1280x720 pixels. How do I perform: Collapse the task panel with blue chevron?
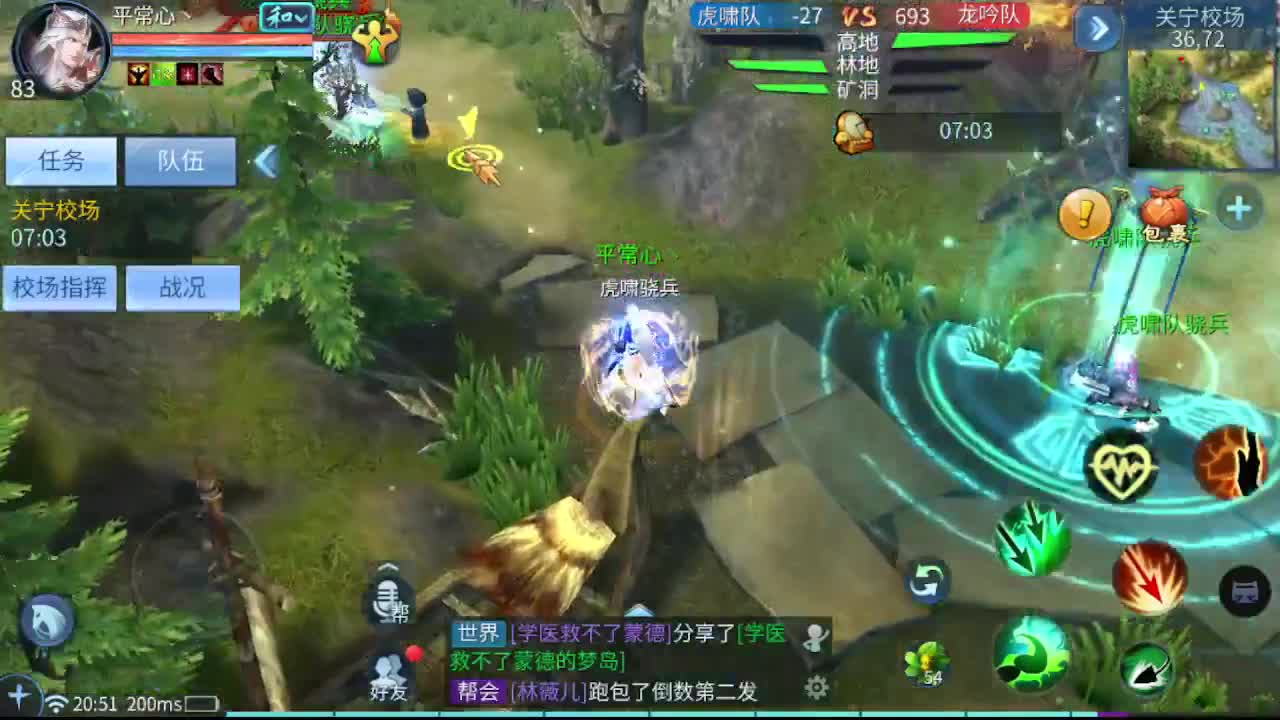click(x=267, y=162)
